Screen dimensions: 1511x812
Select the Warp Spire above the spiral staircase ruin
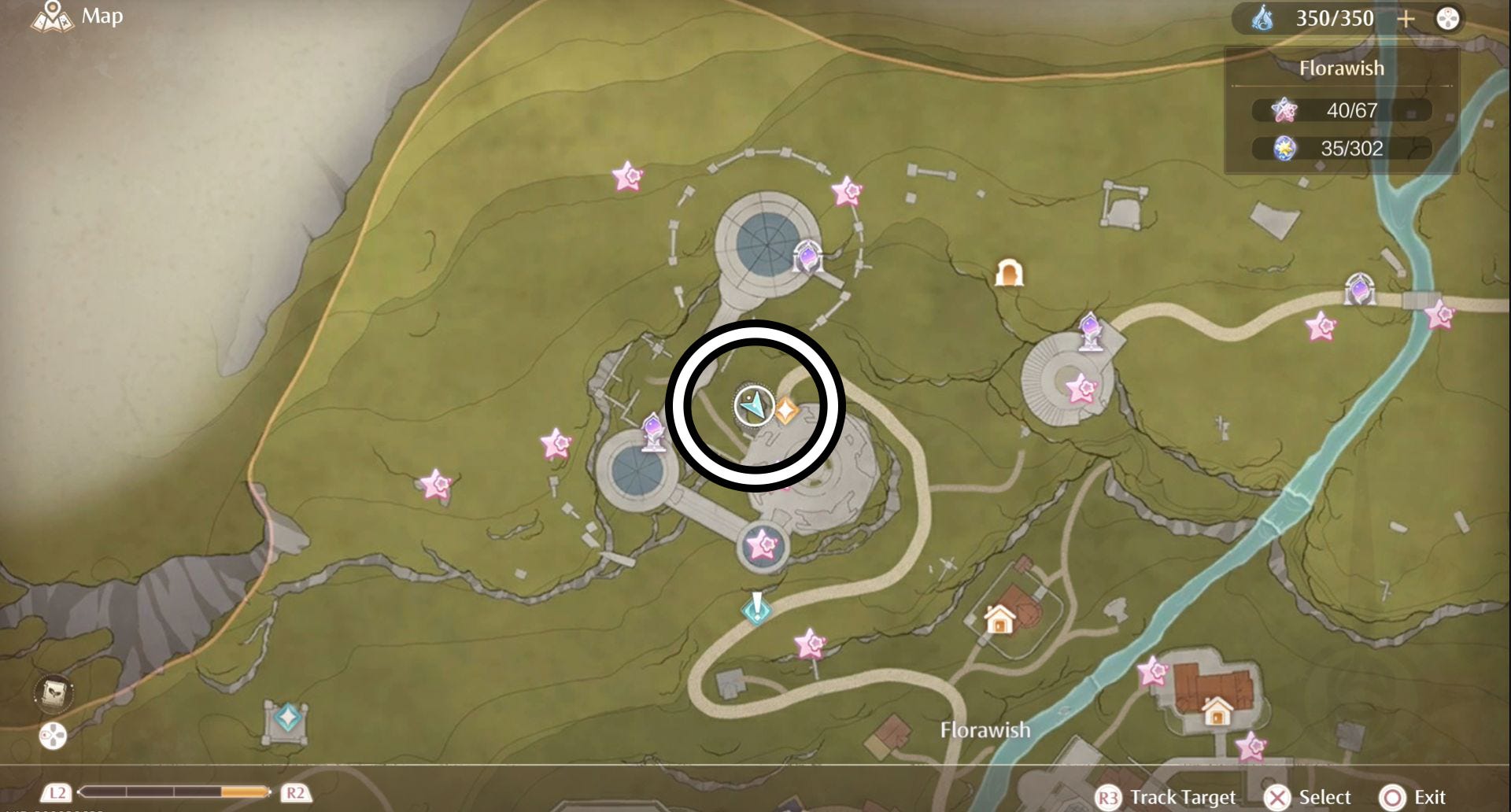click(x=1090, y=329)
